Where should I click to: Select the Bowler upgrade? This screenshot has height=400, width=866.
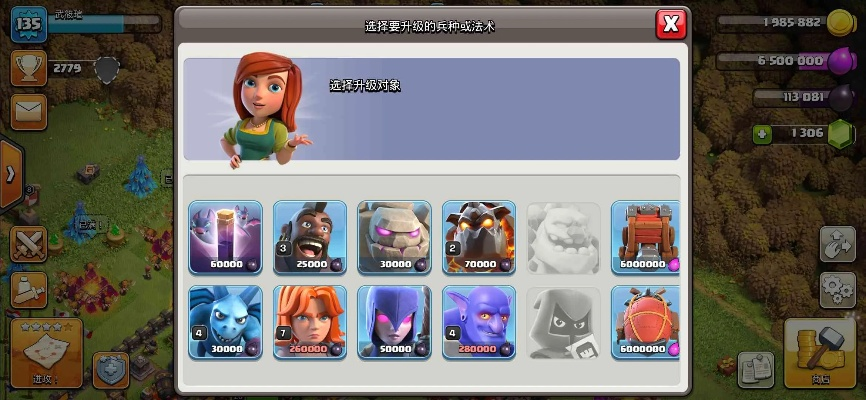(x=479, y=322)
